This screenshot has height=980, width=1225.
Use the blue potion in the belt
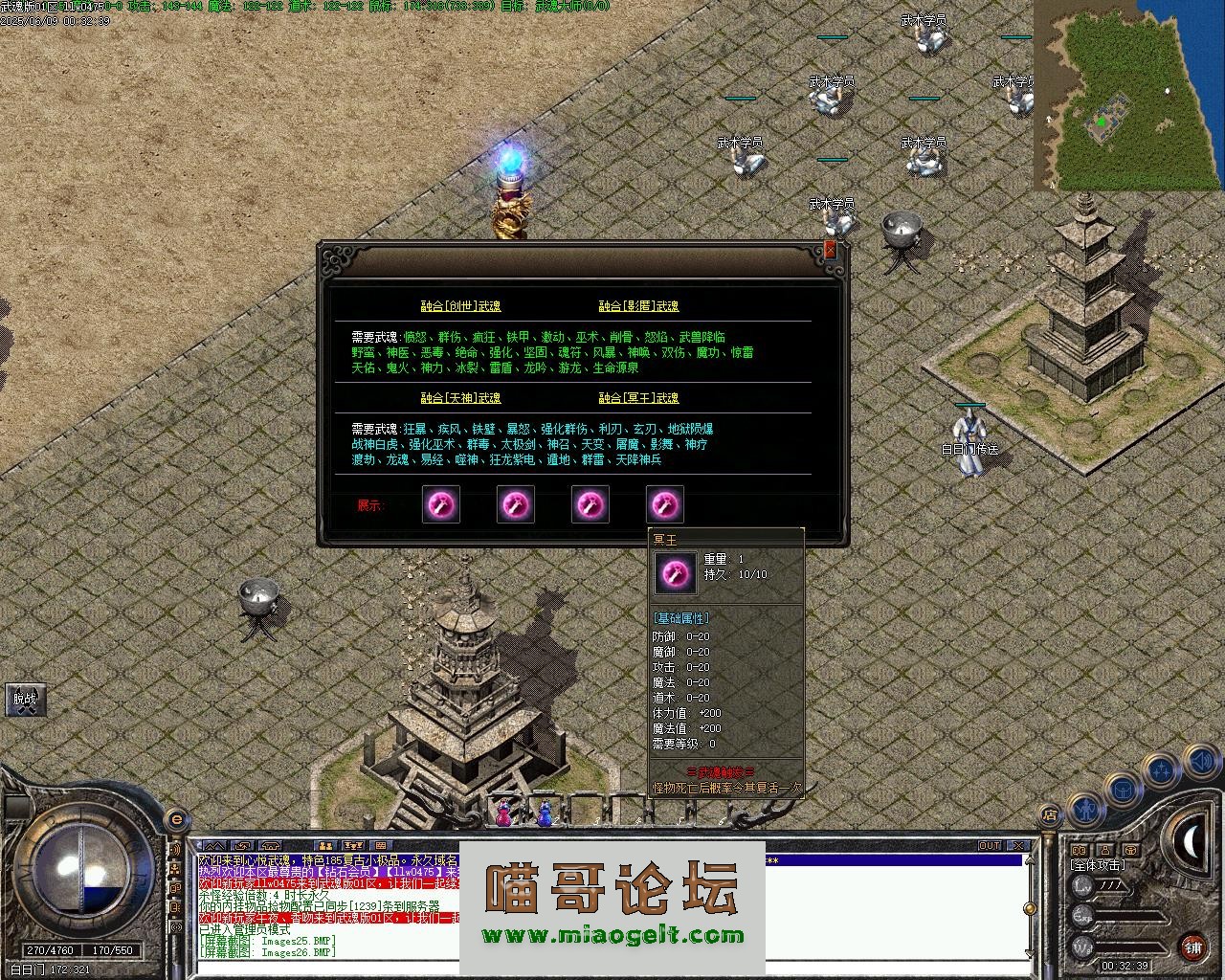click(545, 814)
